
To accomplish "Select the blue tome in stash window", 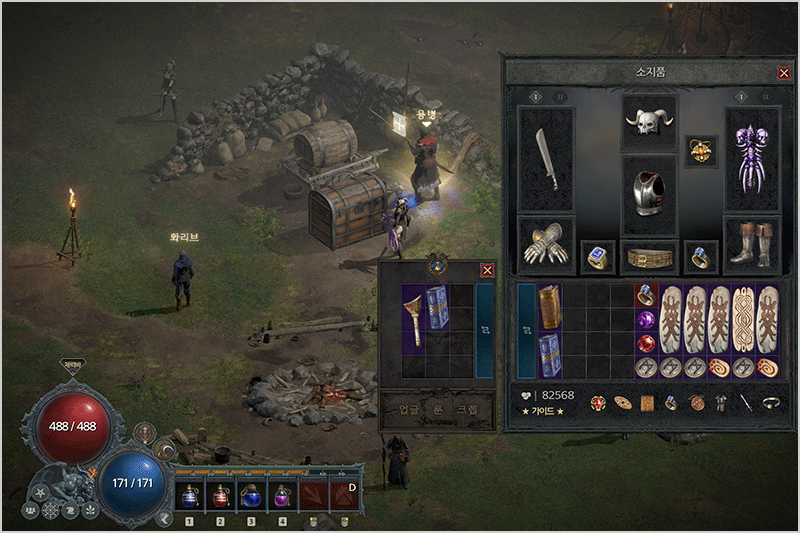I will coord(438,308).
